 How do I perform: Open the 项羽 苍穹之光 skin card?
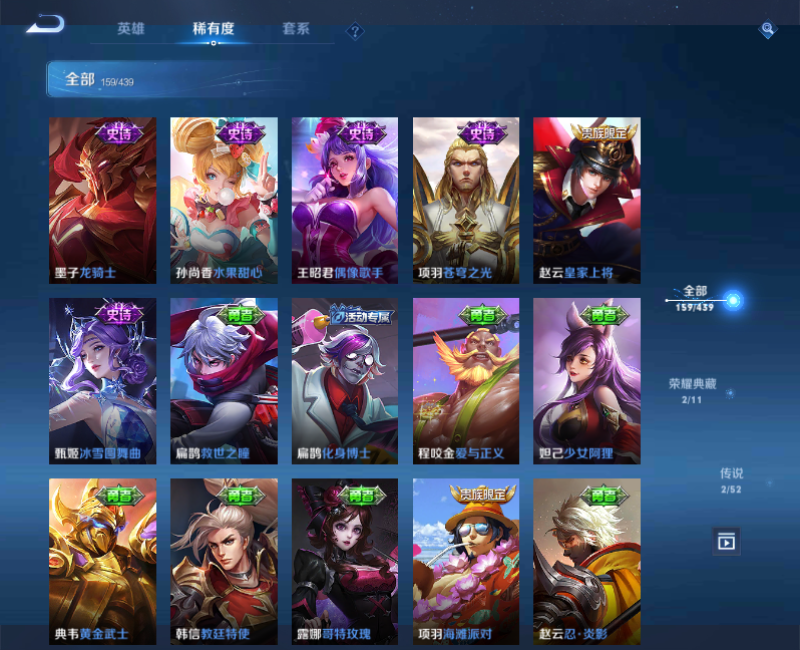[466, 200]
